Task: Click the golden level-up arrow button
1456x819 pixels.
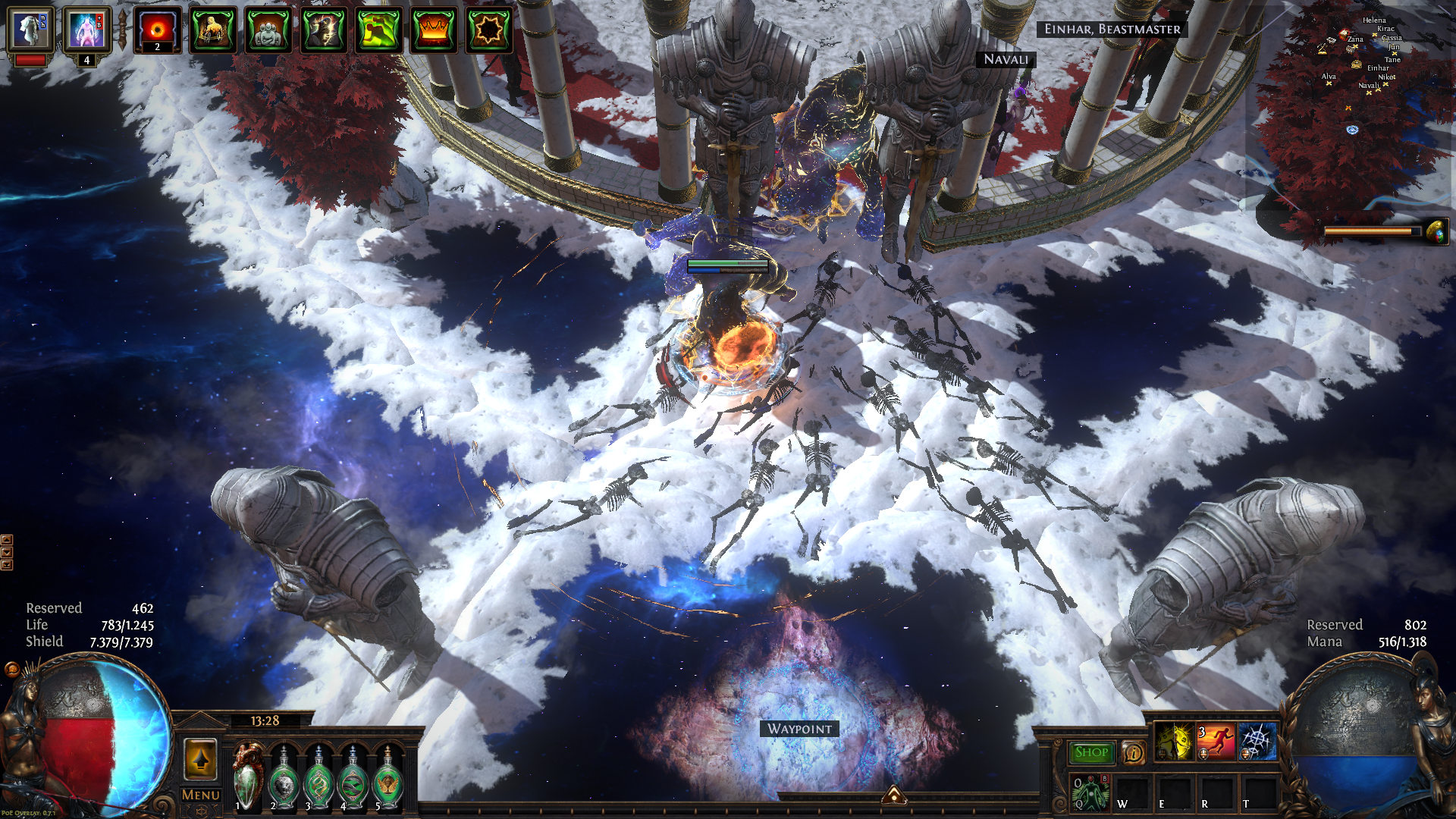Action: click(200, 759)
